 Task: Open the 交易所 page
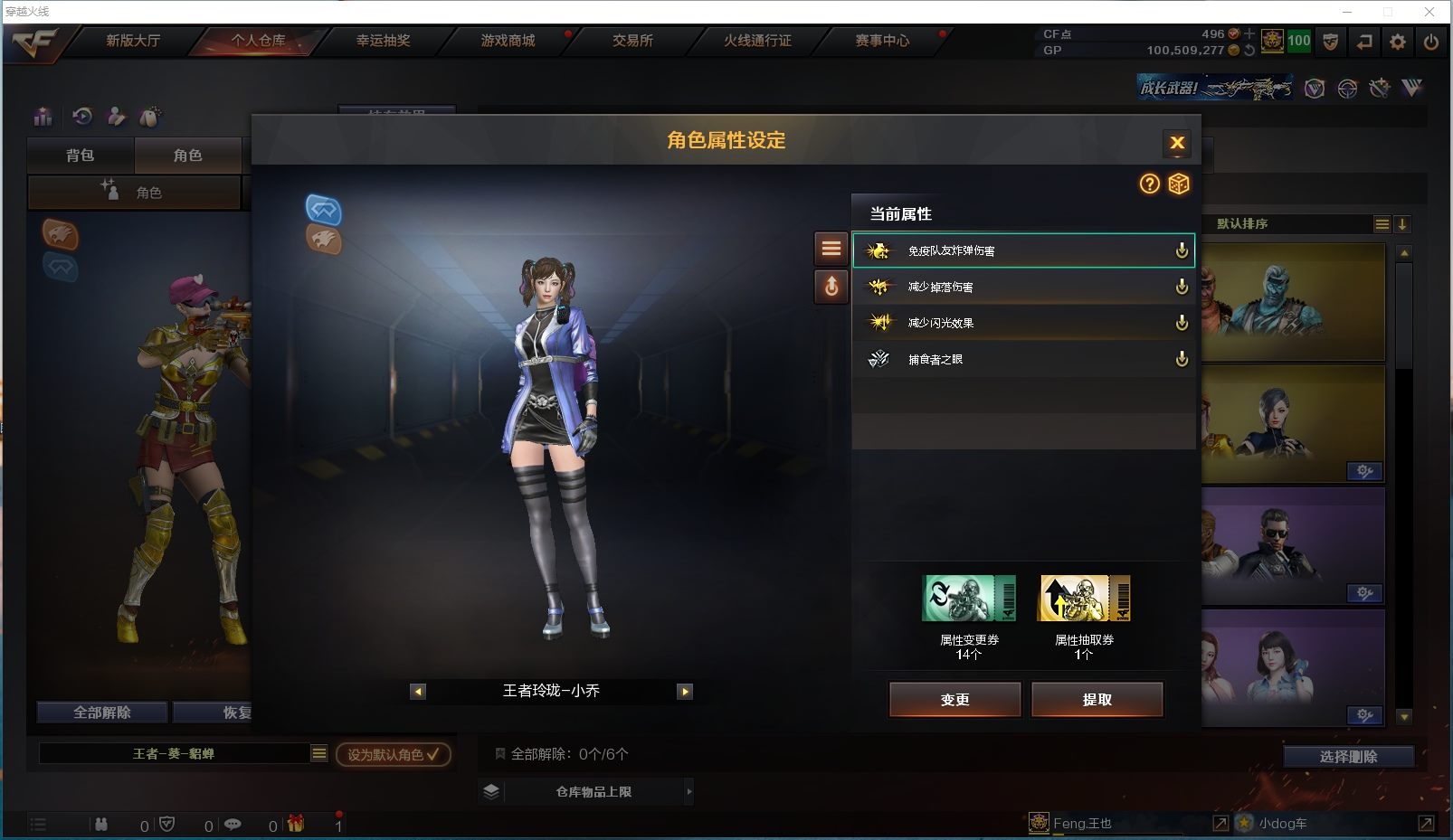click(632, 41)
